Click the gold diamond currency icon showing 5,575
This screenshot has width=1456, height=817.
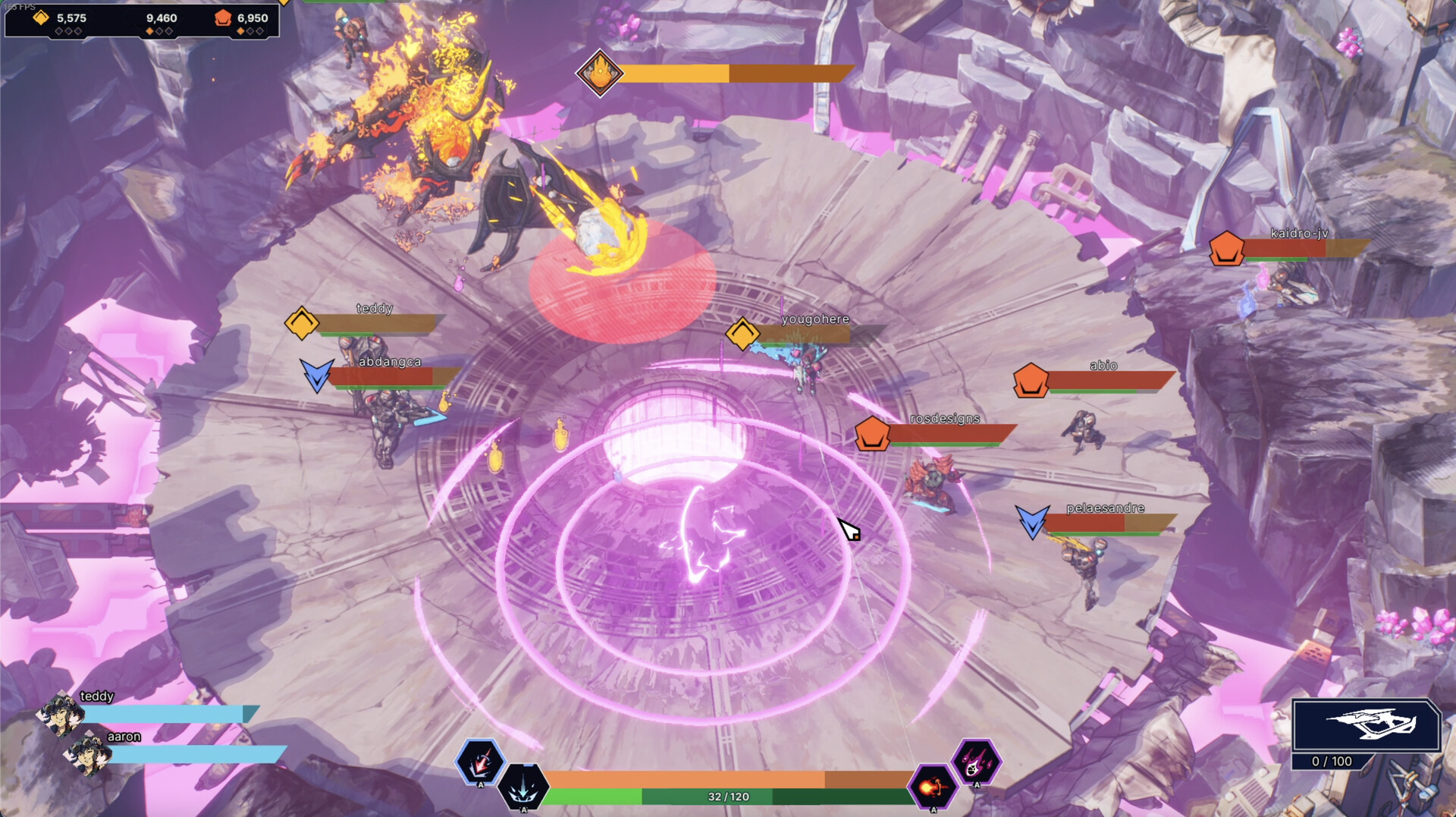point(41,17)
